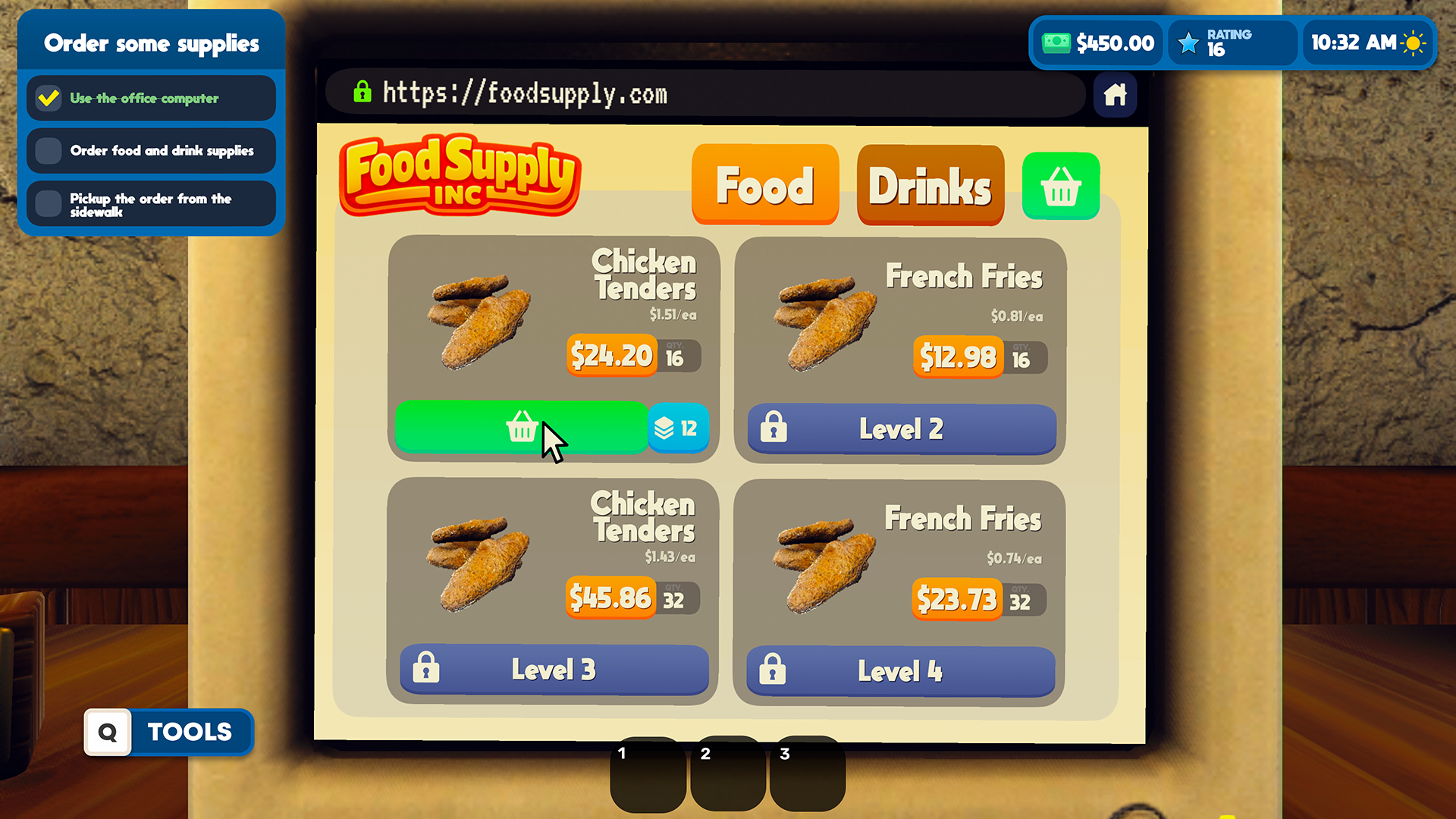The image size is (1456, 819).
Task: Click the home icon next to address bar
Action: (x=1115, y=95)
